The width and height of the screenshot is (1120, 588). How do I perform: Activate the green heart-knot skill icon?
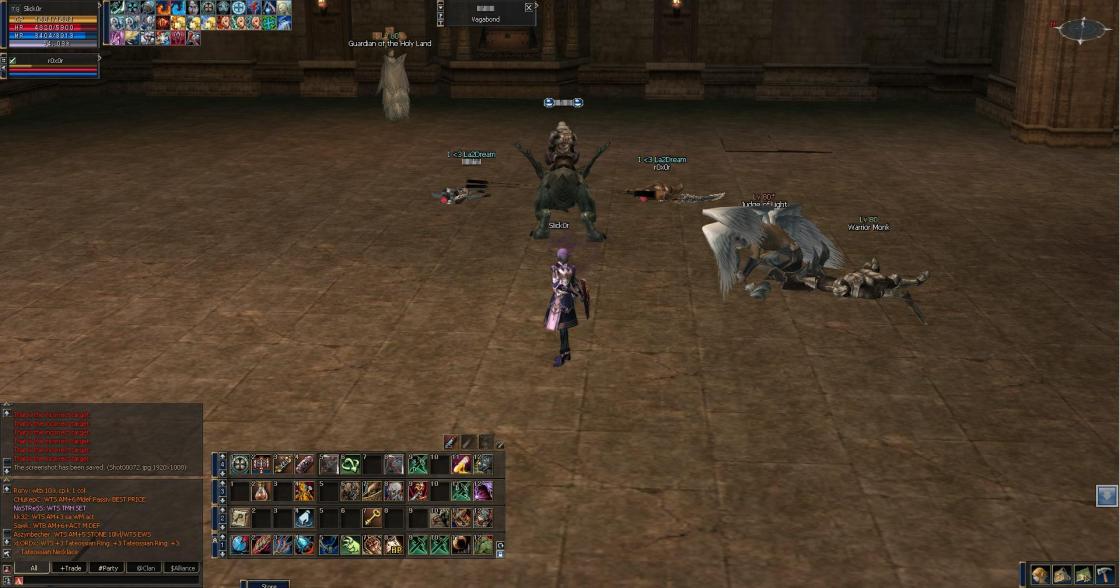(x=350, y=464)
